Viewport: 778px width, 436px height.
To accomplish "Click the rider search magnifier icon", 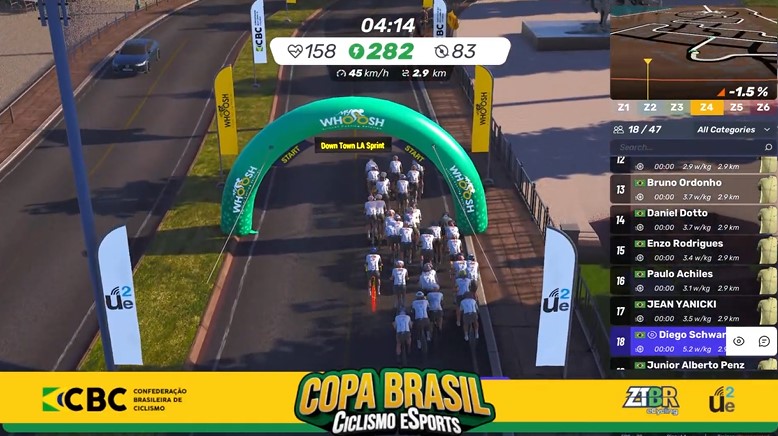I will click(768, 147).
